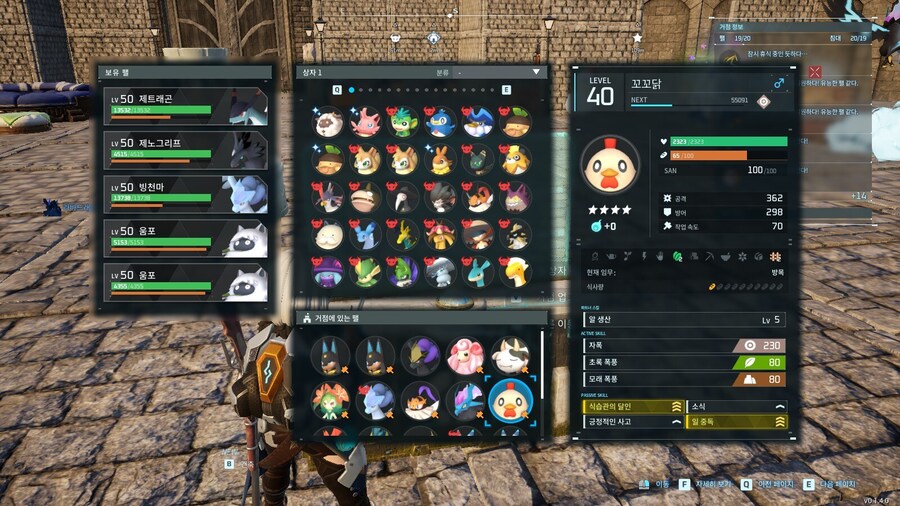Select the pink Teafant pal in box

coord(366,123)
